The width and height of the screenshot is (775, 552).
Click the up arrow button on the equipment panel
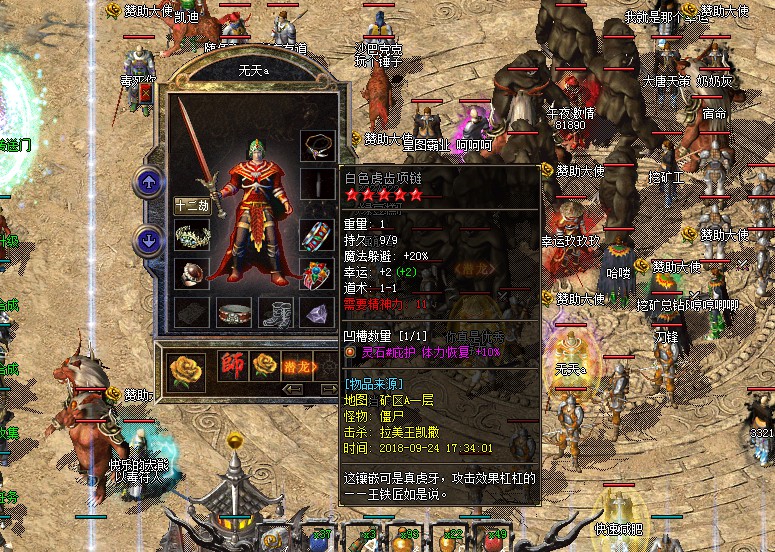pos(148,182)
